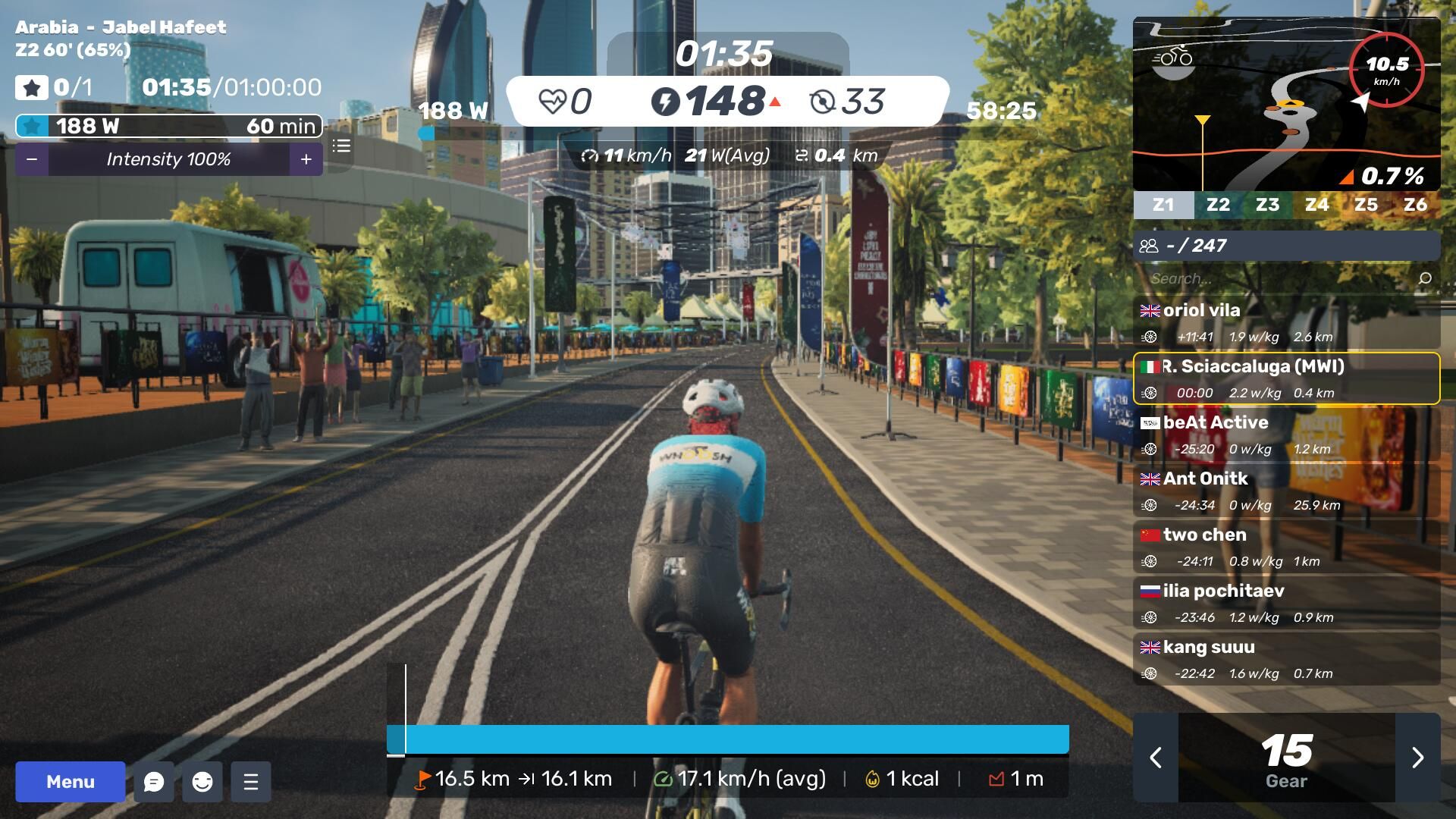Activate the search magnifier icon
This screenshot has width=1456, height=819.
(1425, 278)
